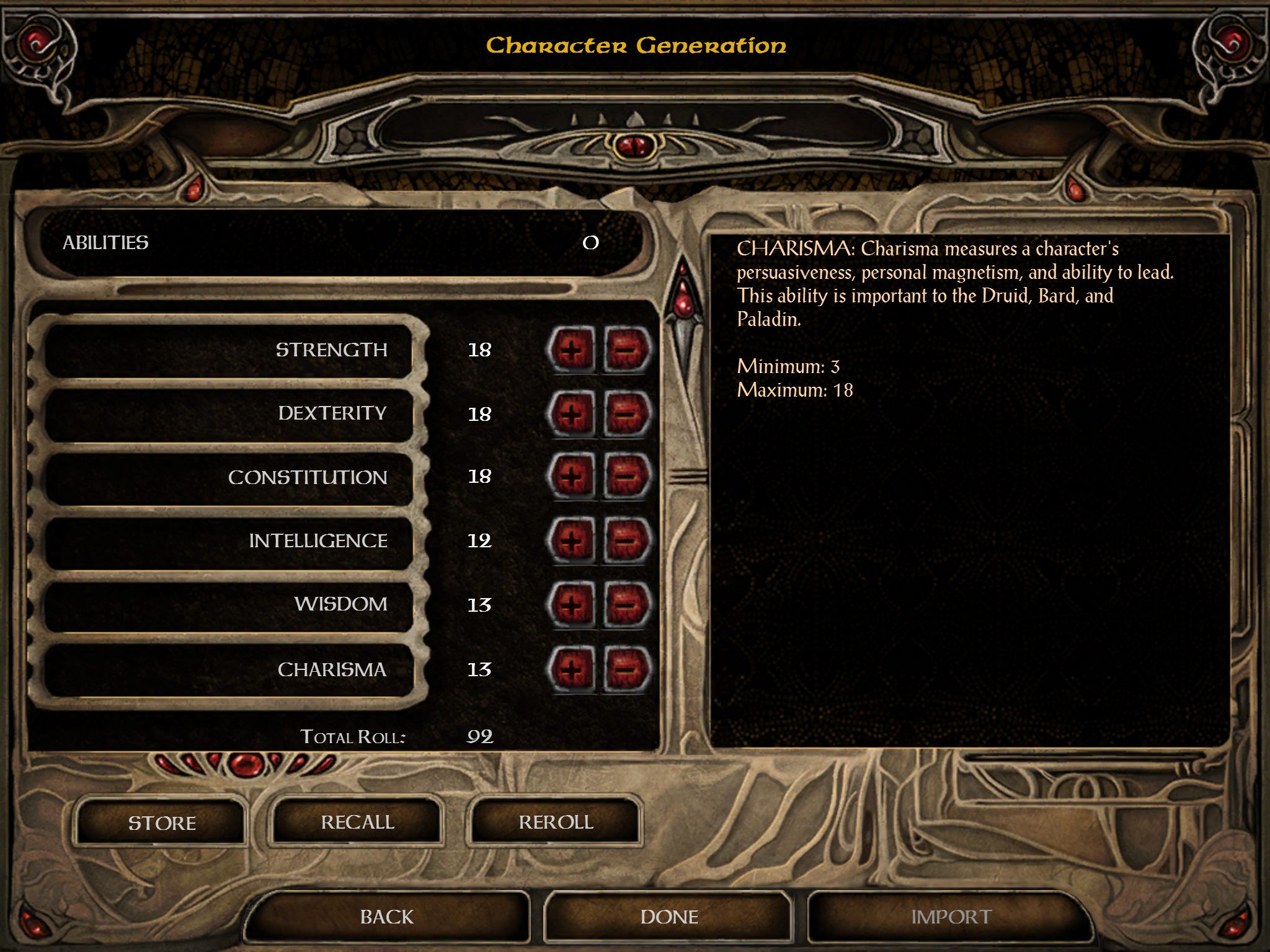This screenshot has height=952, width=1270.
Task: Increase Intelligence with the plus button
Action: click(x=571, y=540)
